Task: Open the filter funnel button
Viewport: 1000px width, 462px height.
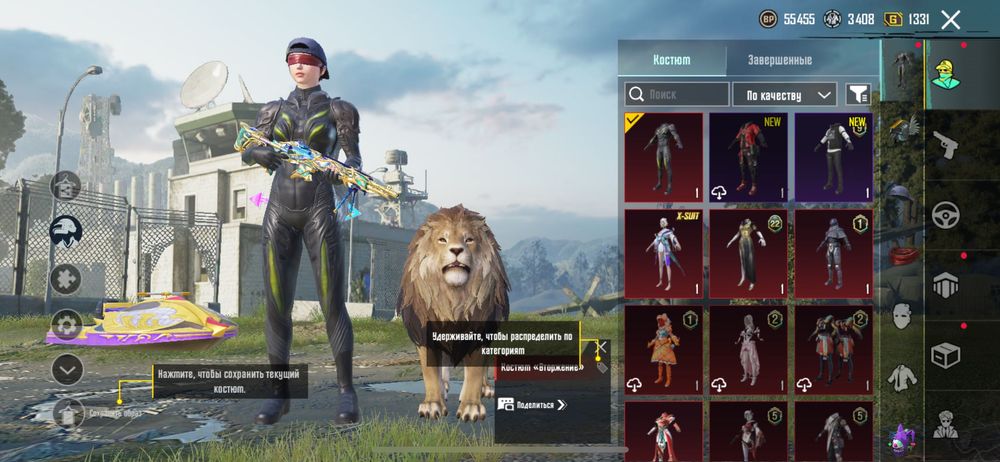Action: point(858,95)
